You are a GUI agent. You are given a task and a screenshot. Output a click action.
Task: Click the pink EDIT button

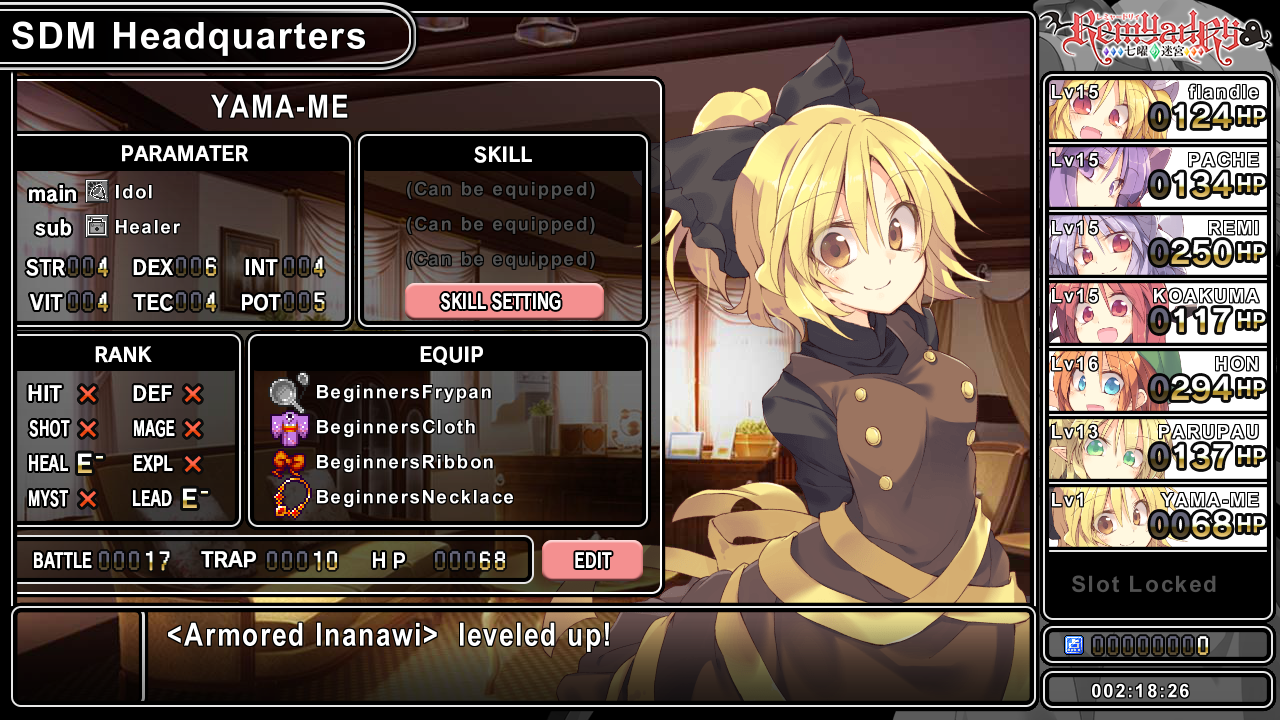click(x=592, y=560)
